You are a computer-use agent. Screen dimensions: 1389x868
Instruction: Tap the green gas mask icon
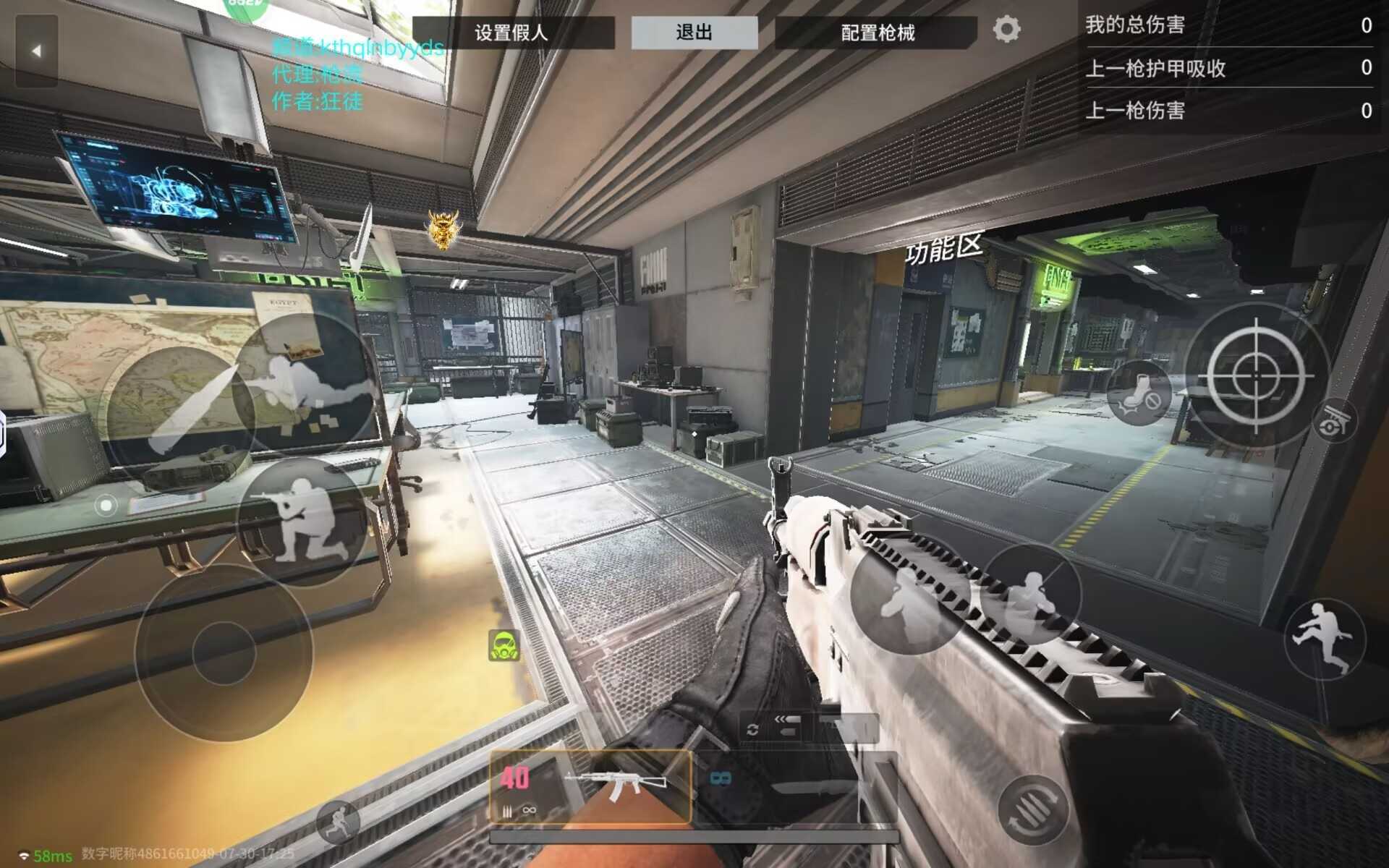(x=504, y=645)
